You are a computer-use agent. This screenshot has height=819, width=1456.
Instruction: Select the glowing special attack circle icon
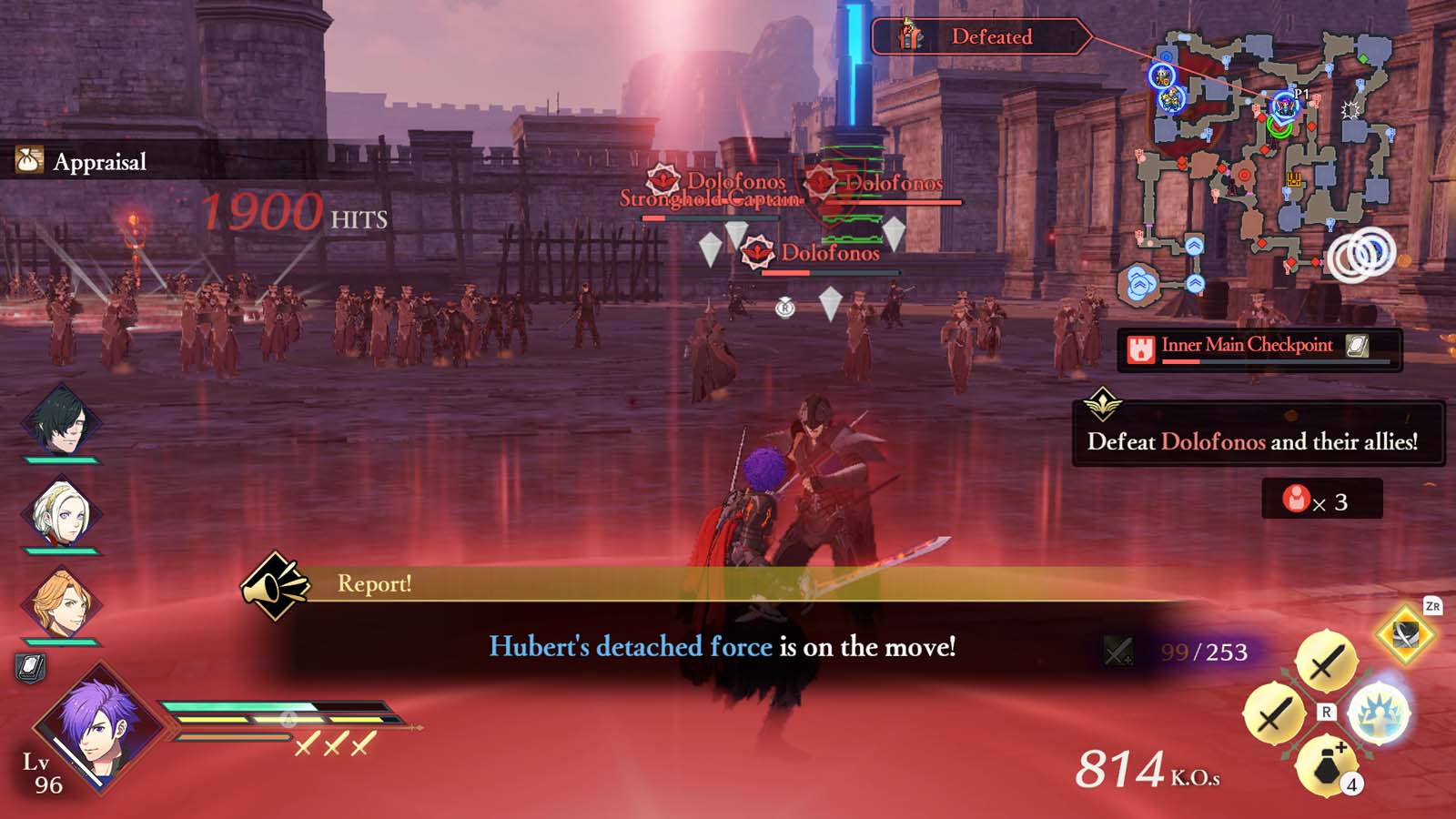(x=1383, y=714)
